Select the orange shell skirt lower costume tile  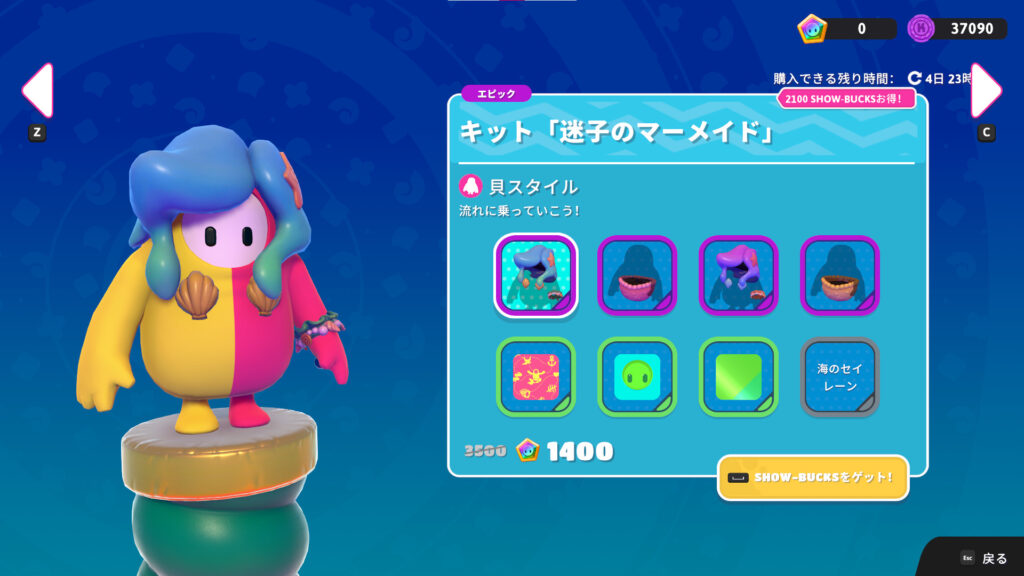tap(840, 275)
